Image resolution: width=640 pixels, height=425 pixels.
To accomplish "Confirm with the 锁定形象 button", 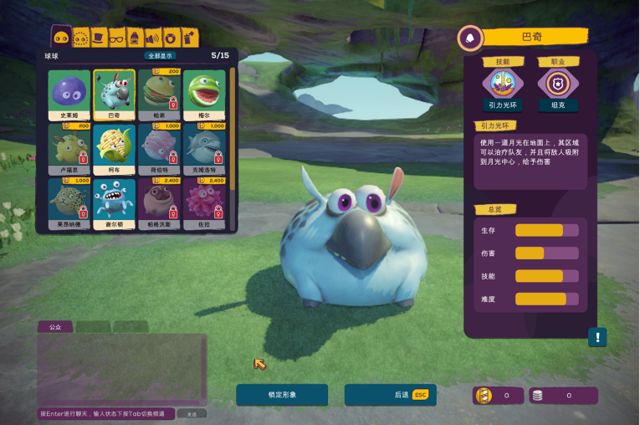I will coord(281,395).
